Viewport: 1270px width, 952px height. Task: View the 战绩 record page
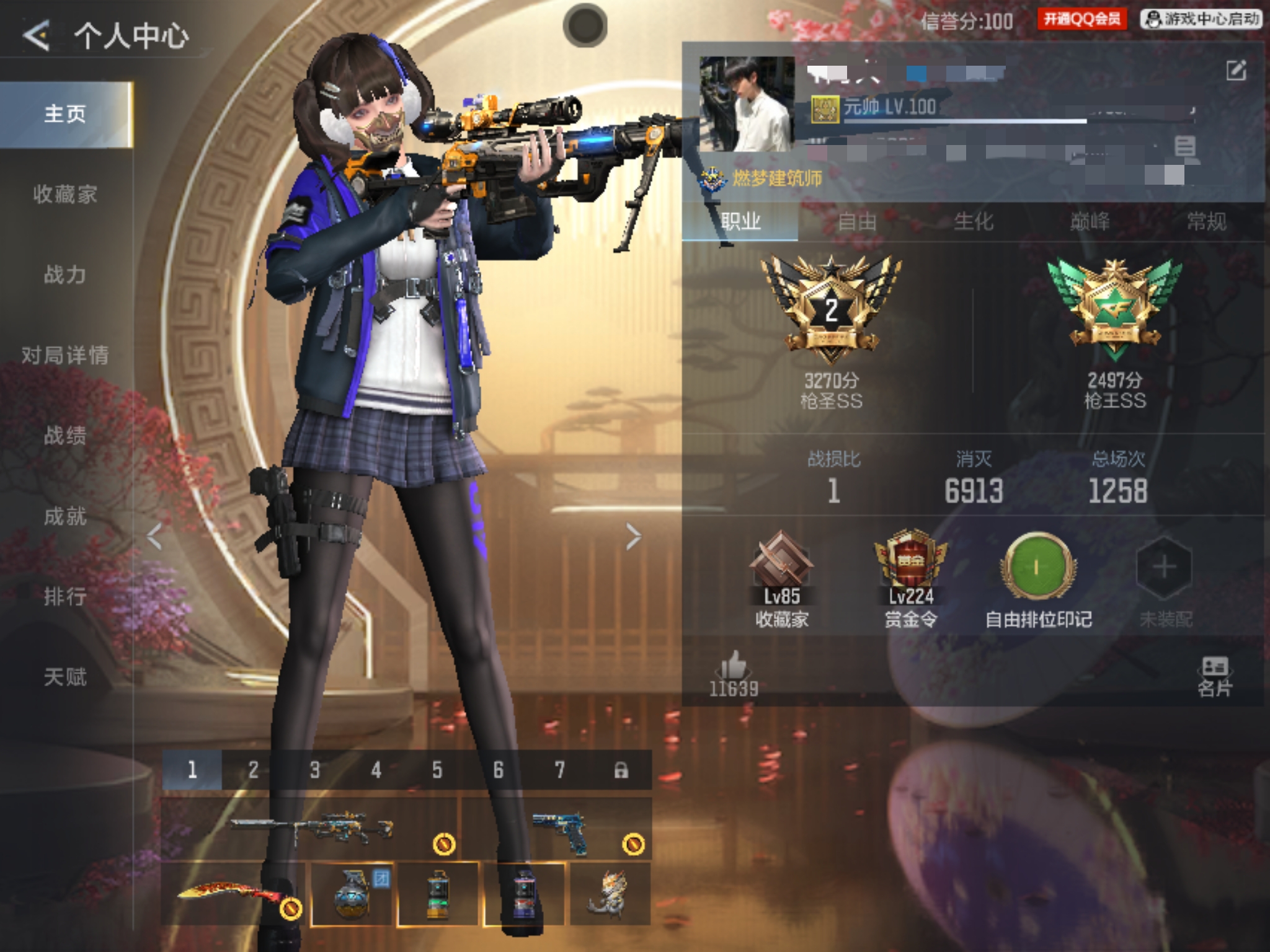65,436
